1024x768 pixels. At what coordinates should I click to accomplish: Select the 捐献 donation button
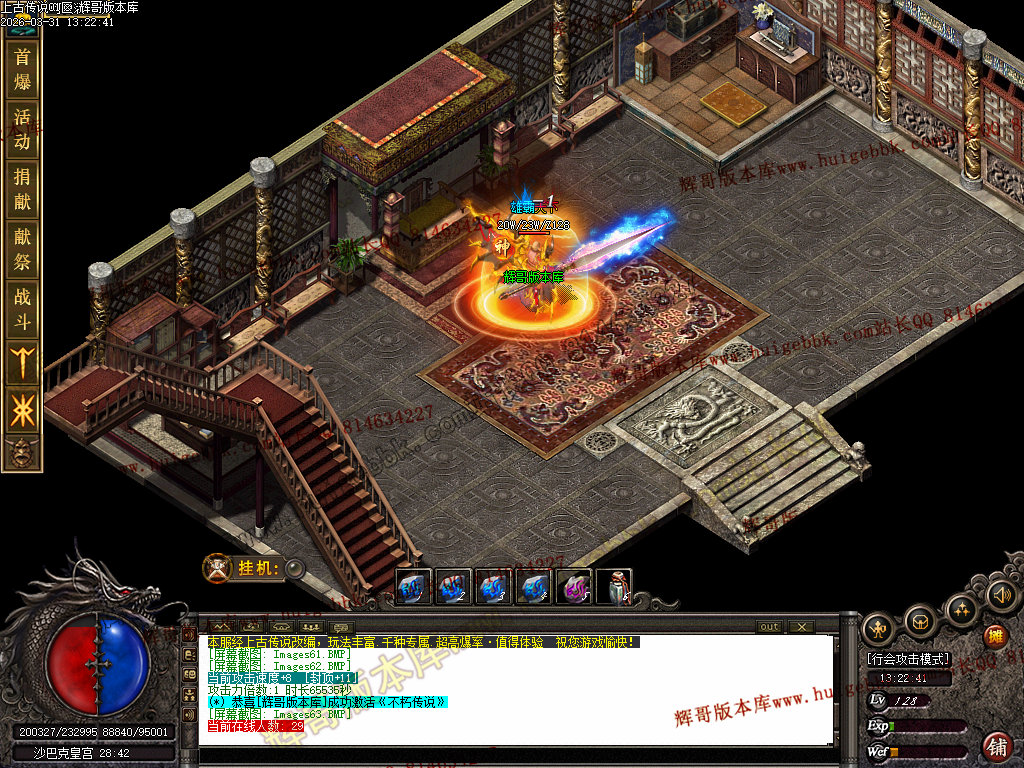click(x=22, y=189)
